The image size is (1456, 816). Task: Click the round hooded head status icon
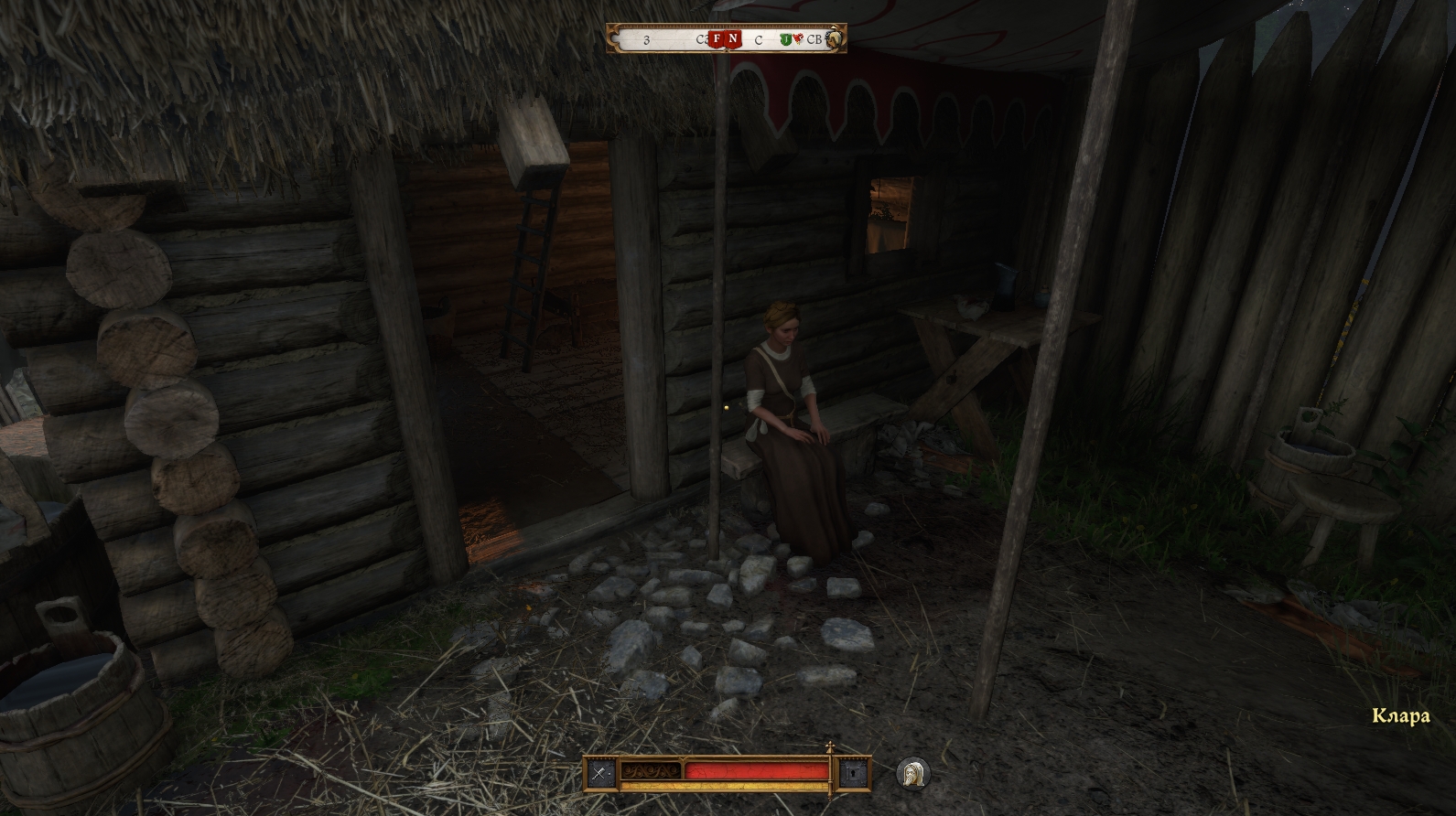911,773
